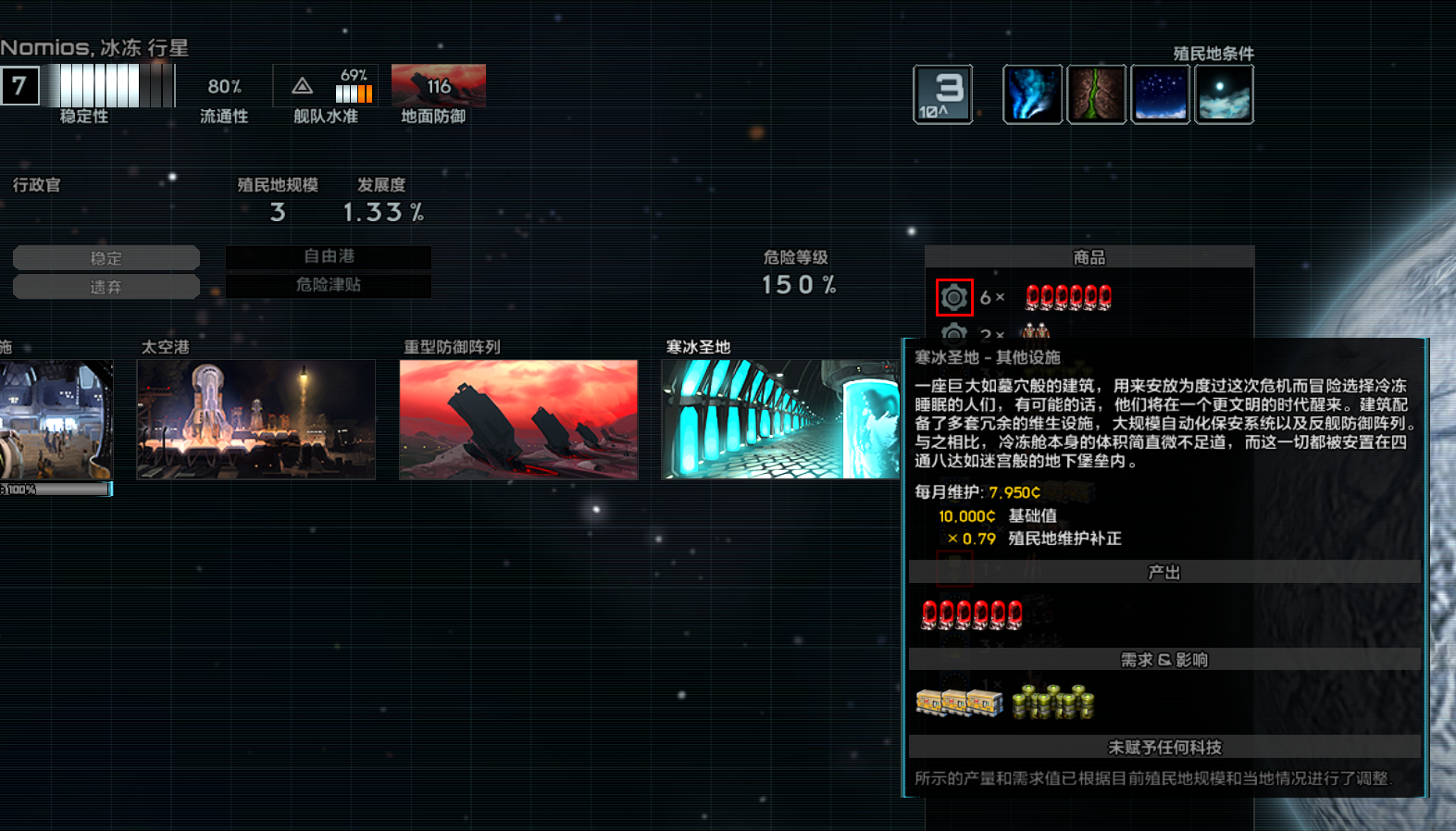点击需求区域的黄色燃料桶图标

pos(1055,703)
